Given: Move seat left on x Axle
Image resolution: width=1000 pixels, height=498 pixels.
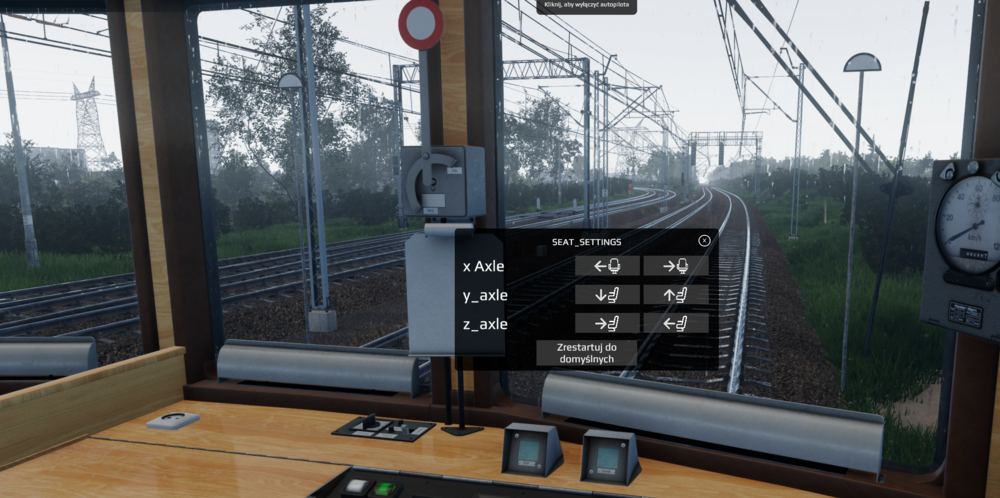Looking at the screenshot, I should point(607,266).
